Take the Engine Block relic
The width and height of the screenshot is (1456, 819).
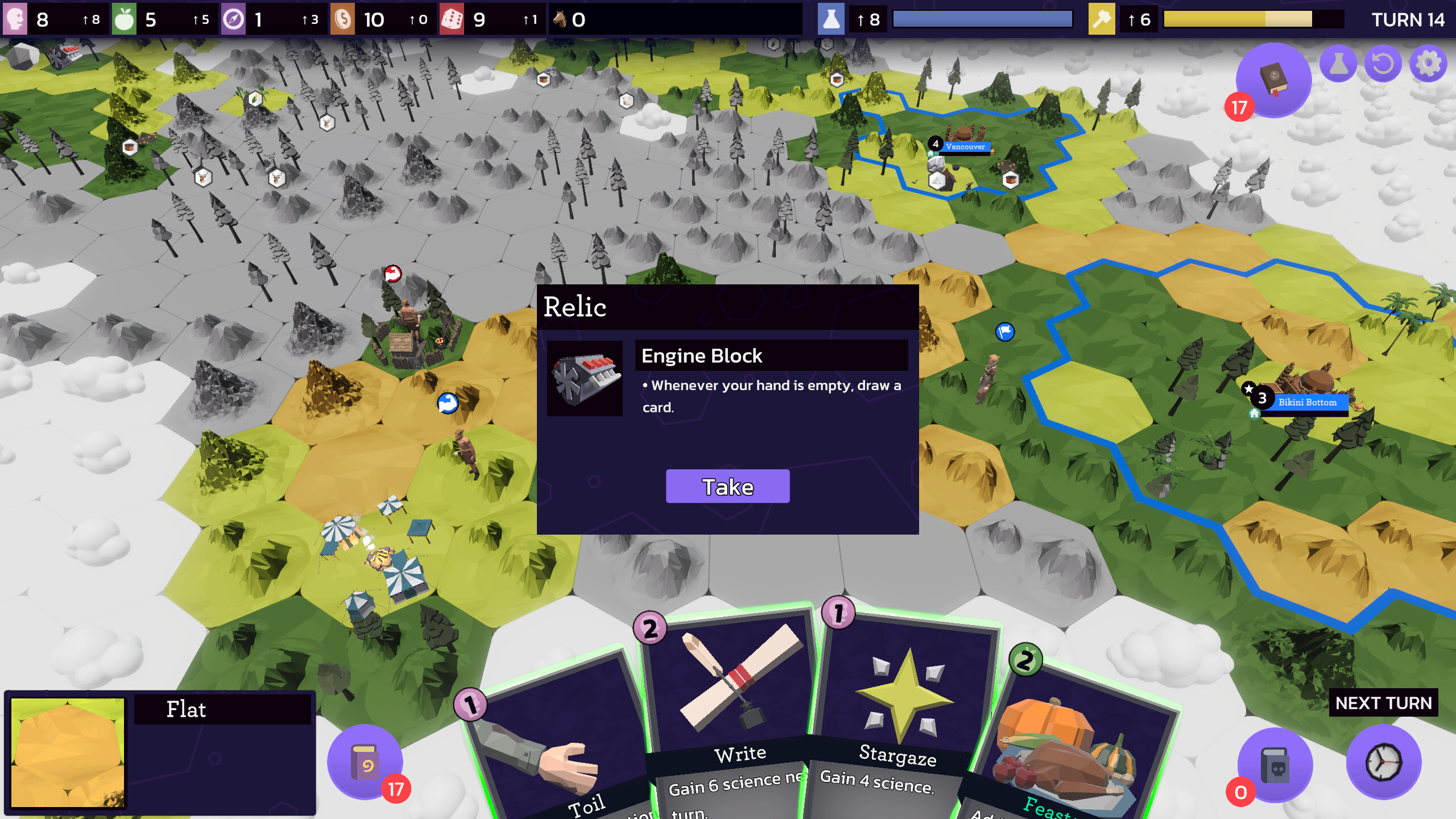point(728,486)
